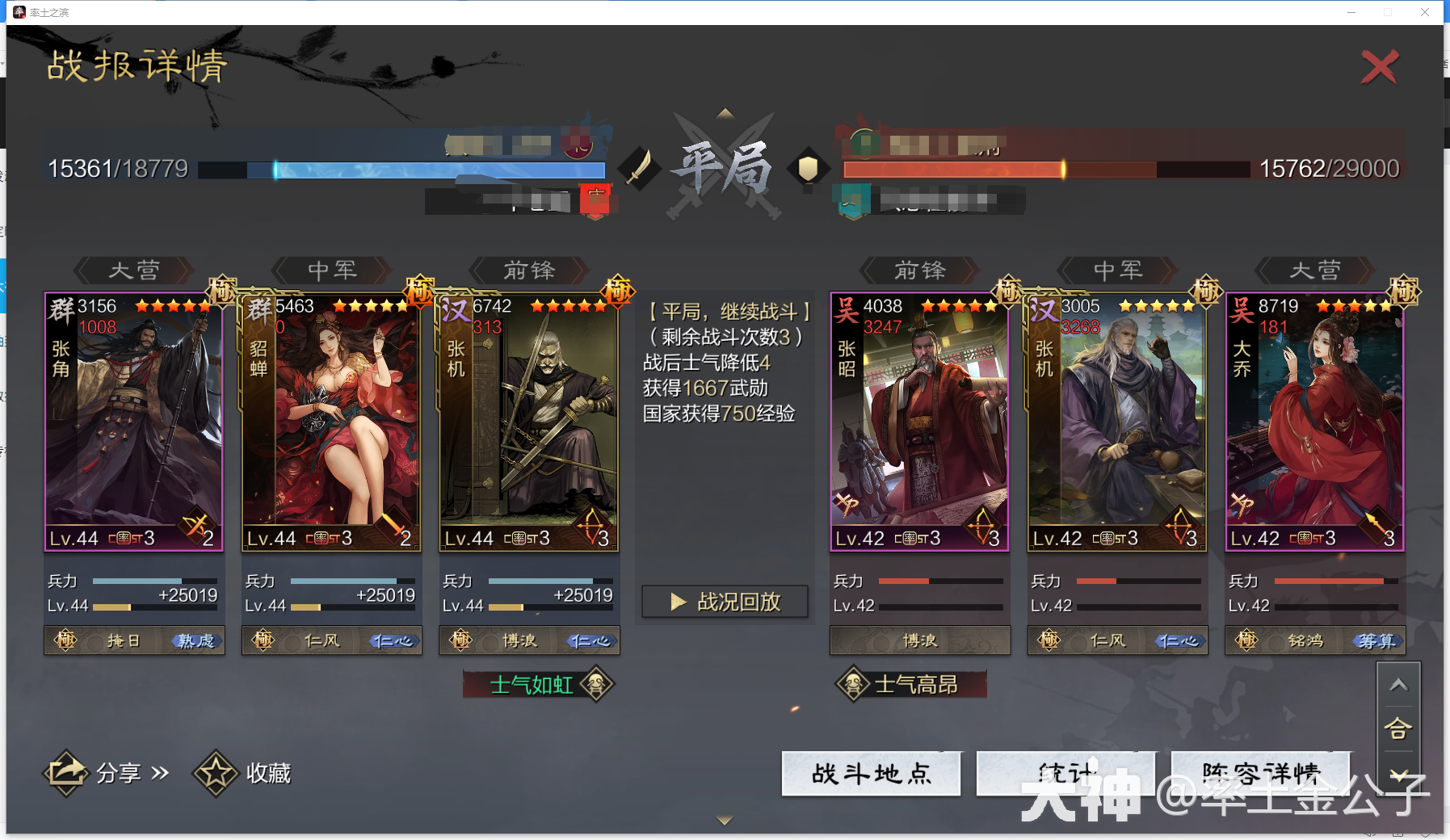Open the share options via 分享 icon
Image resolution: width=1450 pixels, height=840 pixels.
(x=68, y=772)
